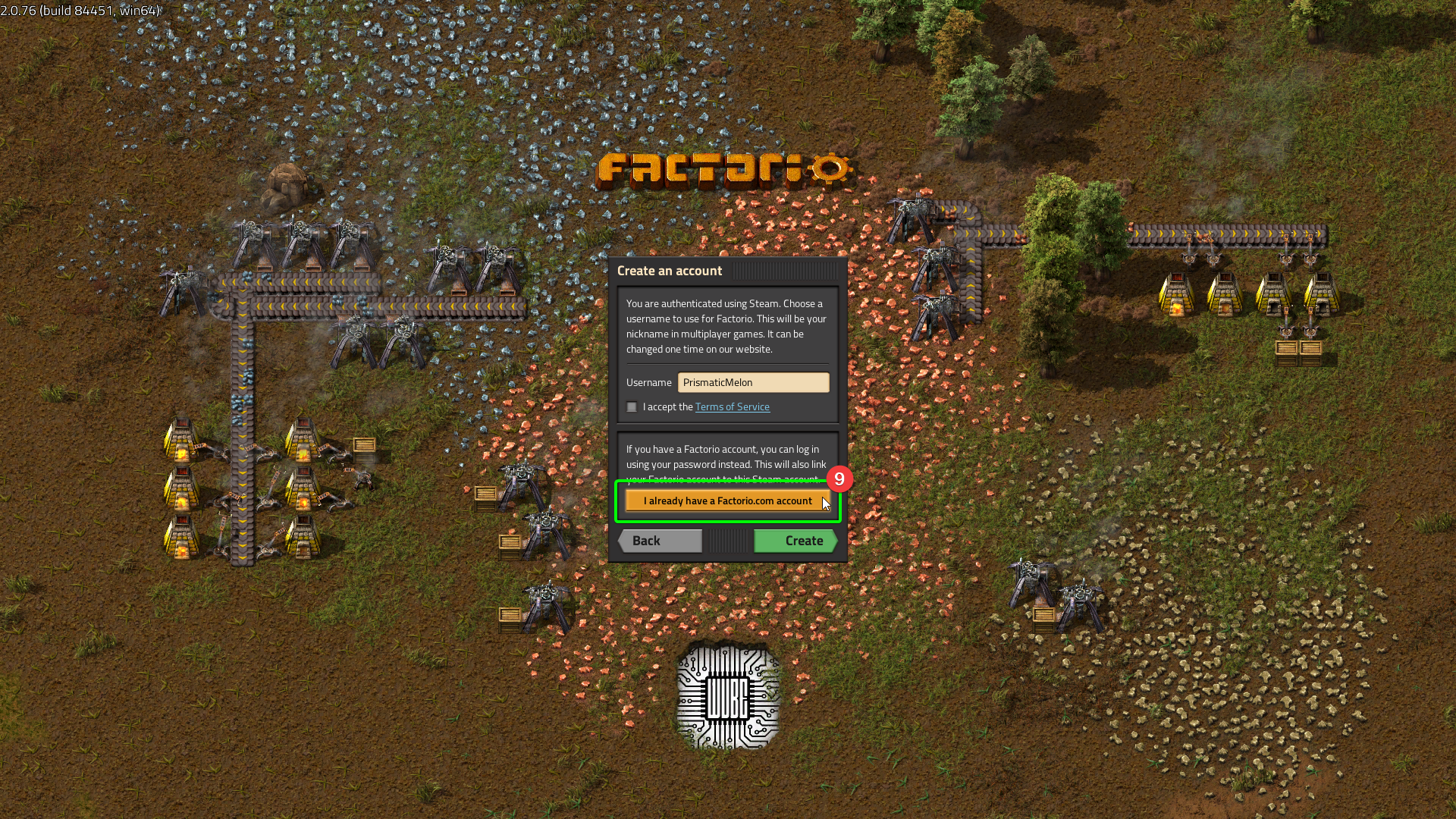The width and height of the screenshot is (1456, 819).
Task: Click the Username label next to the text field
Action: (648, 382)
